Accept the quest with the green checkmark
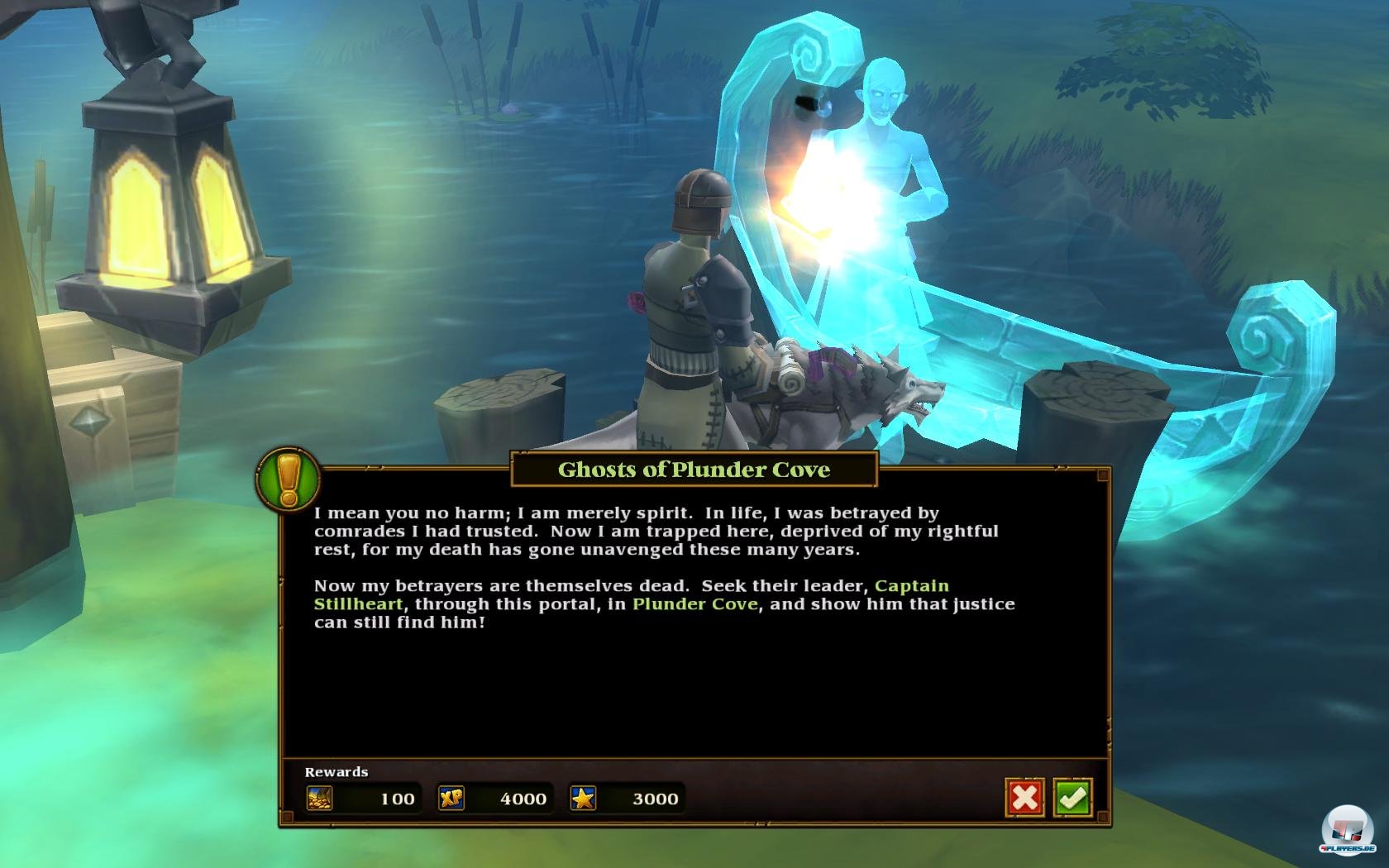The width and height of the screenshot is (1389, 868). click(1072, 798)
